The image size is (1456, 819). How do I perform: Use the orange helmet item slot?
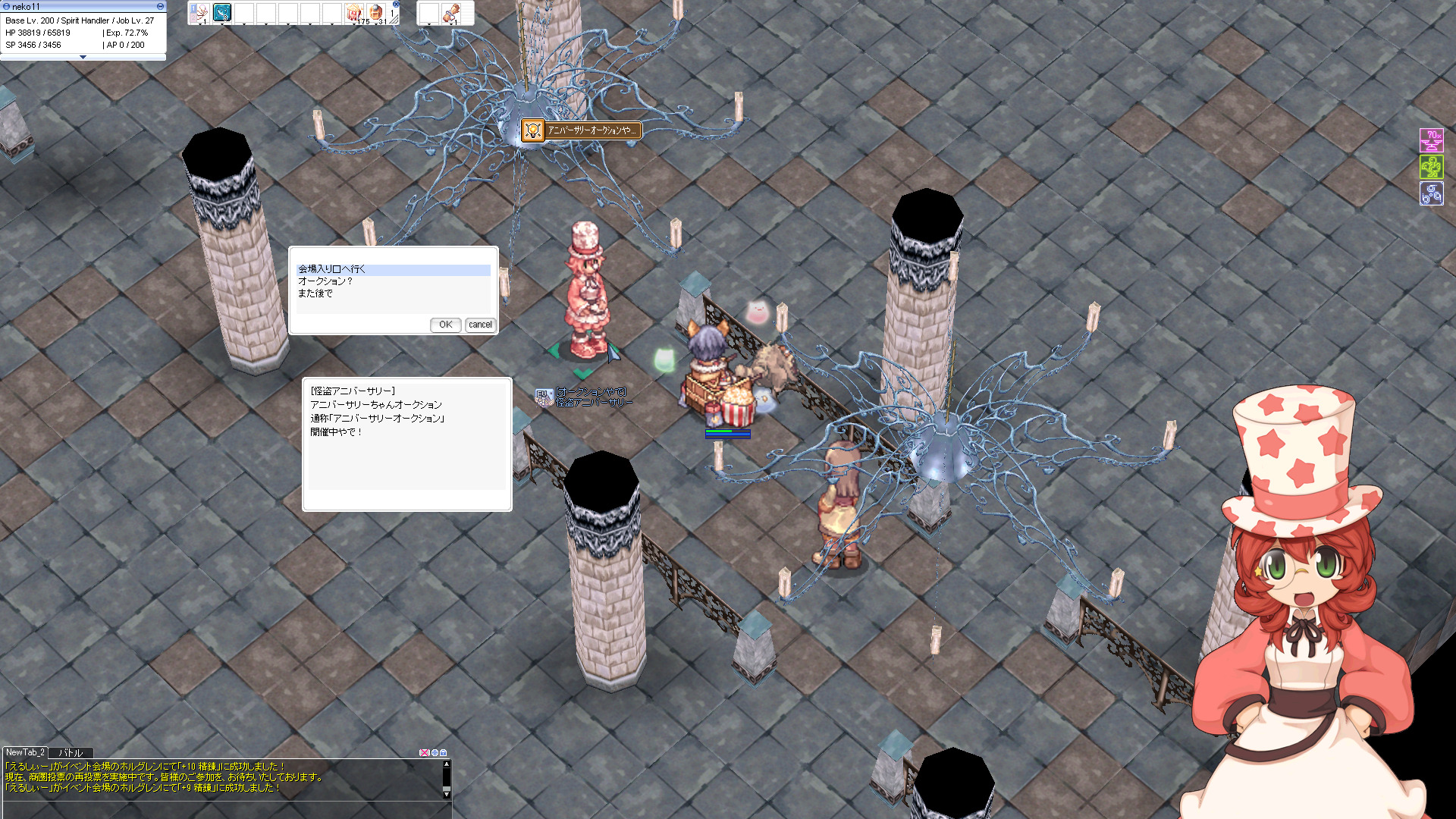[x=376, y=13]
